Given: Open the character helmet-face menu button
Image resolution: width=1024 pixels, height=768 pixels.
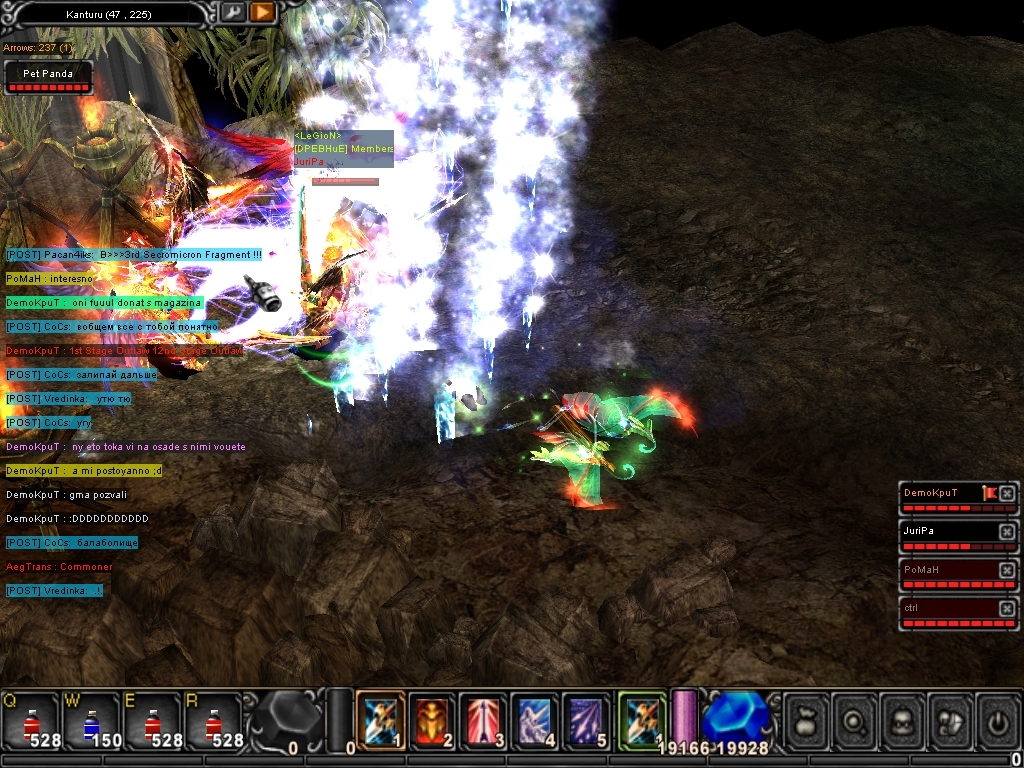Looking at the screenshot, I should coord(902,720).
